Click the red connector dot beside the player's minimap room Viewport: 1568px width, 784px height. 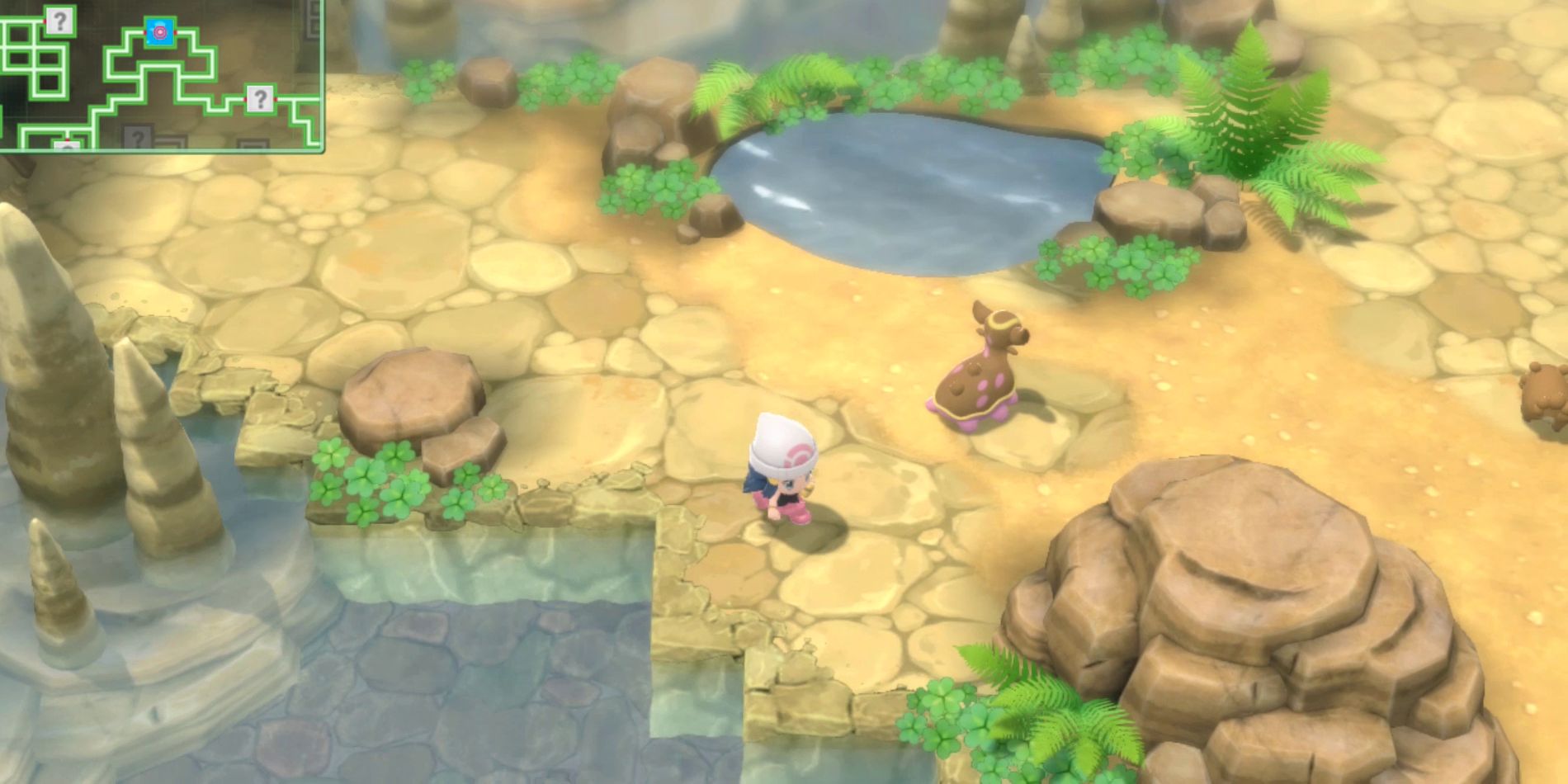175,33
